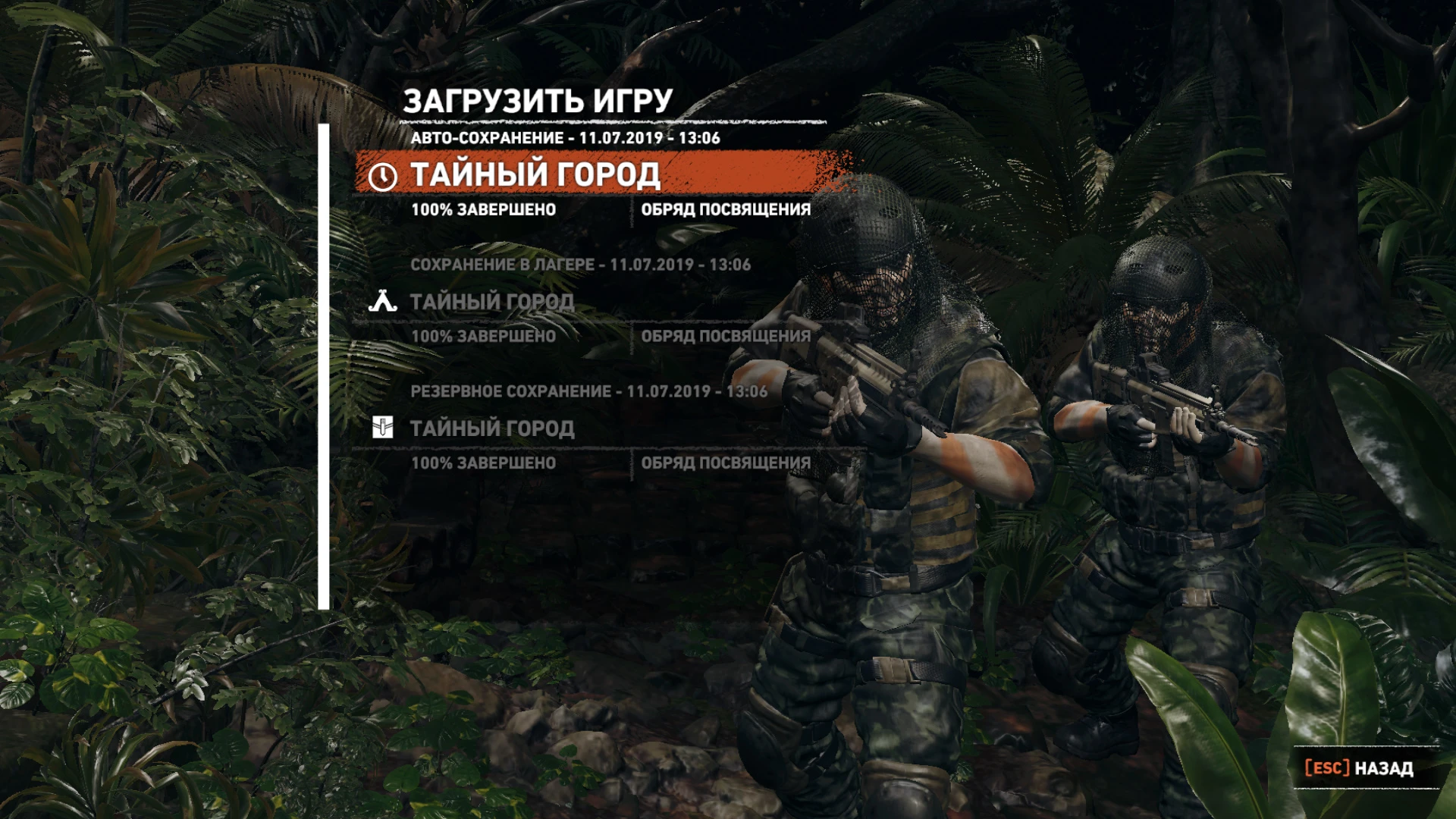Screen dimensions: 1456x819
Task: Select the highlighted ТАЙНЫЙ ГОРОД auto-save
Action: tap(538, 175)
